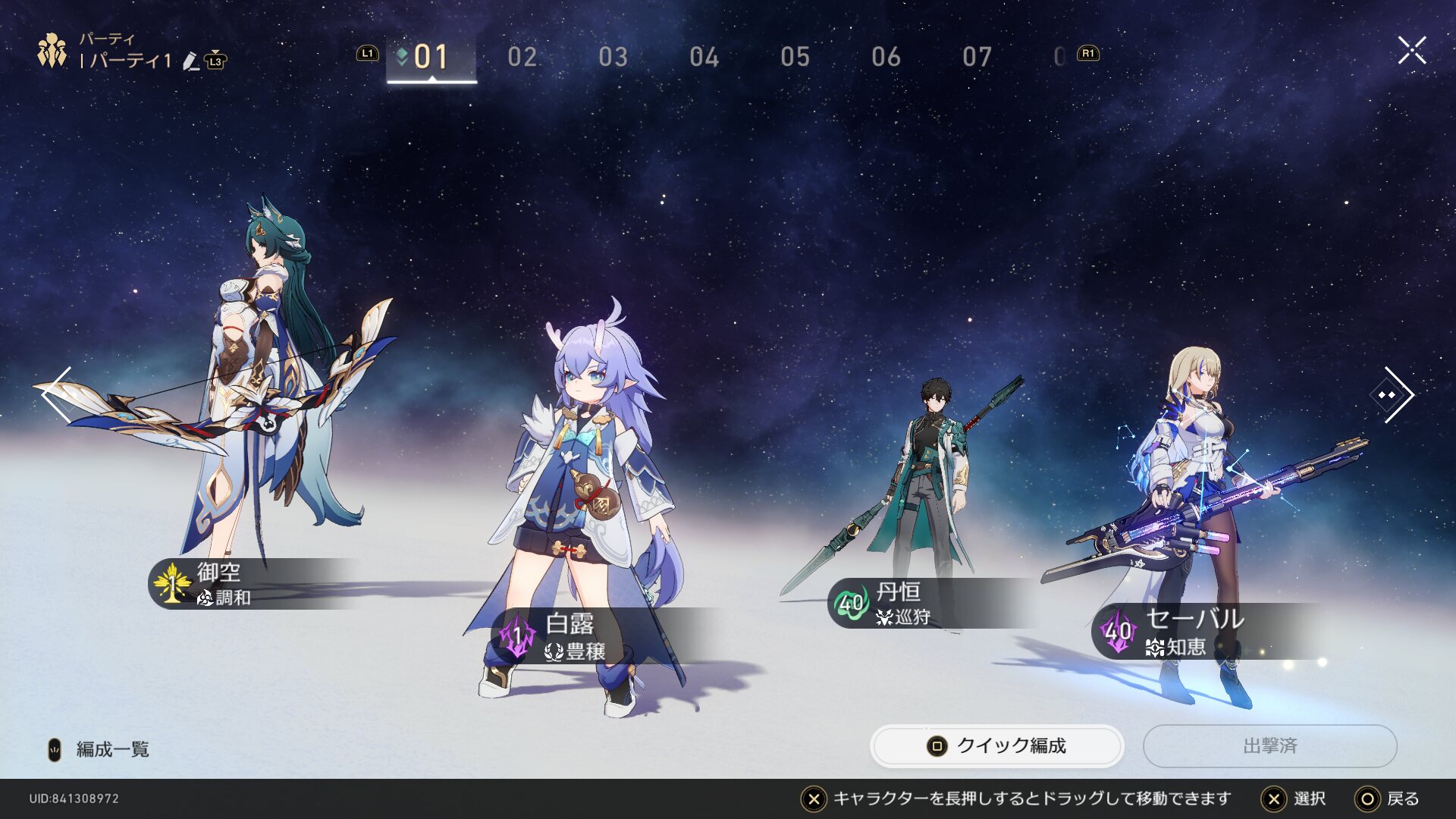Open party tab 05
1456x819 pixels.
[x=795, y=57]
